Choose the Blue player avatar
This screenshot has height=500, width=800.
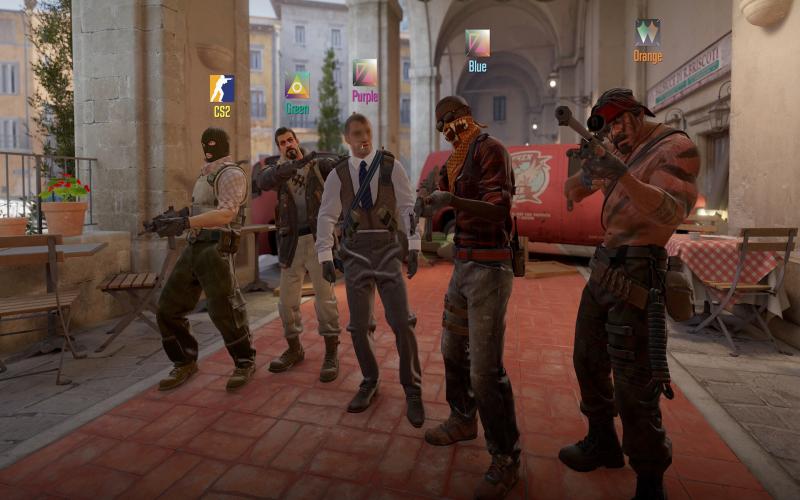(478, 43)
